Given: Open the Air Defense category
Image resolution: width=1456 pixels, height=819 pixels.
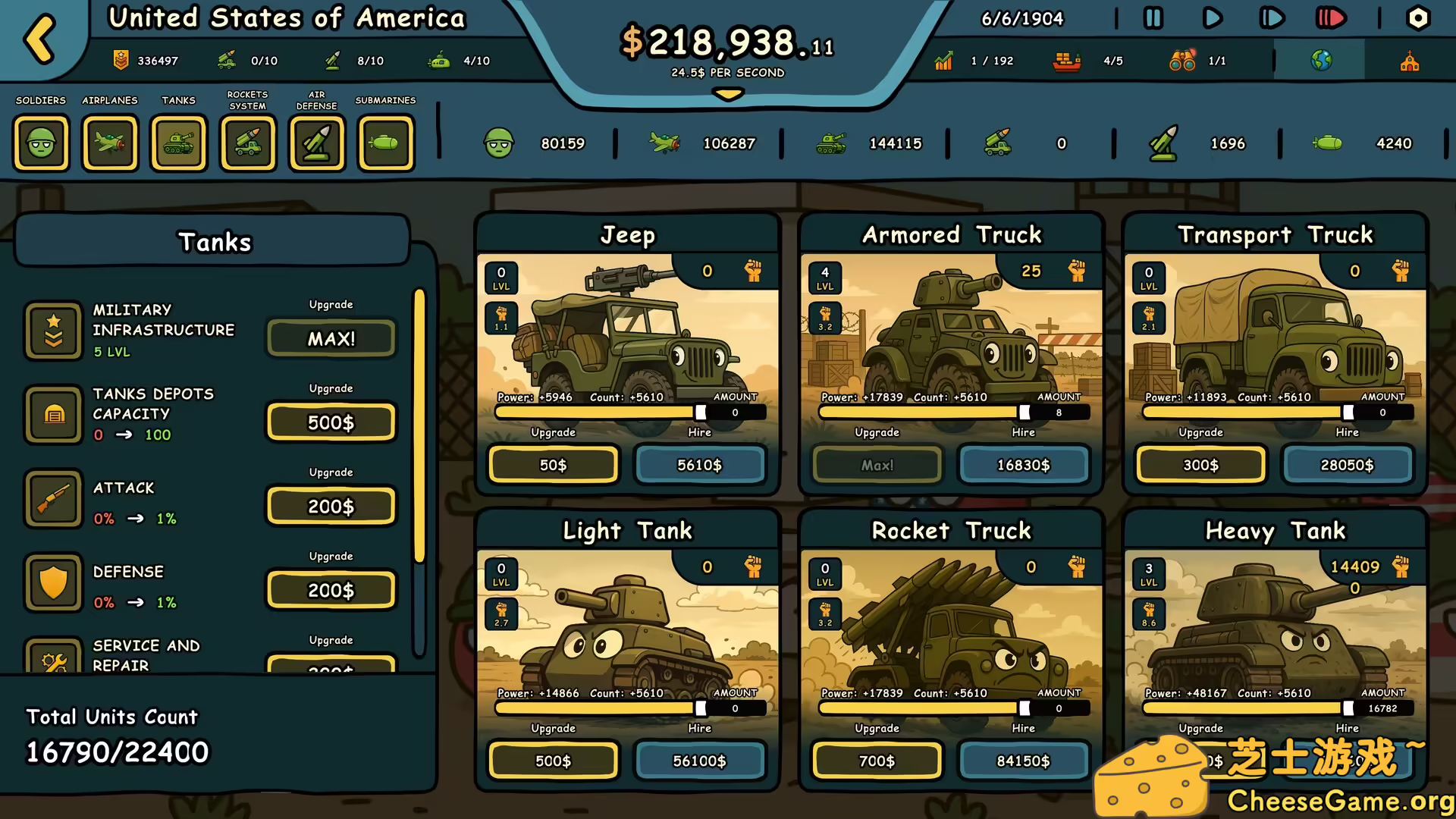Looking at the screenshot, I should click(x=317, y=143).
